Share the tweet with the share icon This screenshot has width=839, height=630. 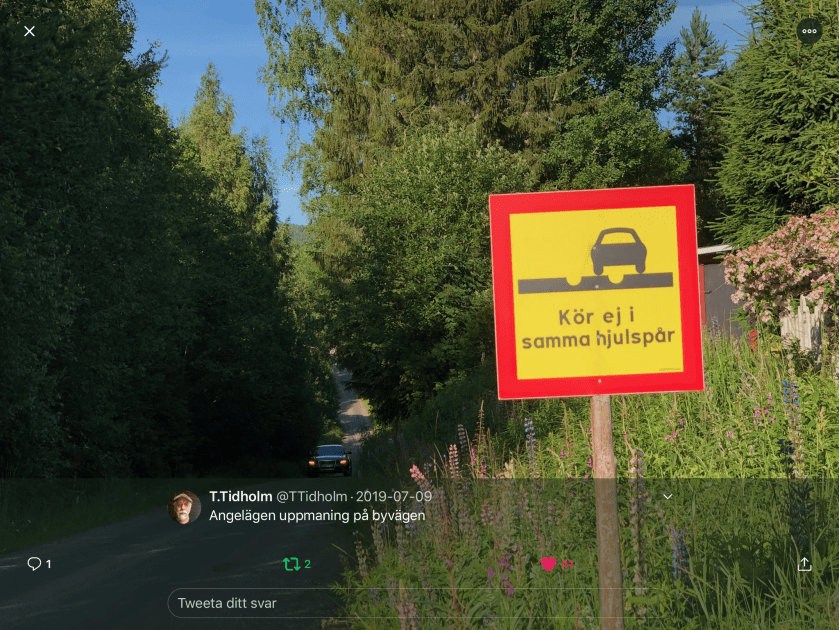804,564
